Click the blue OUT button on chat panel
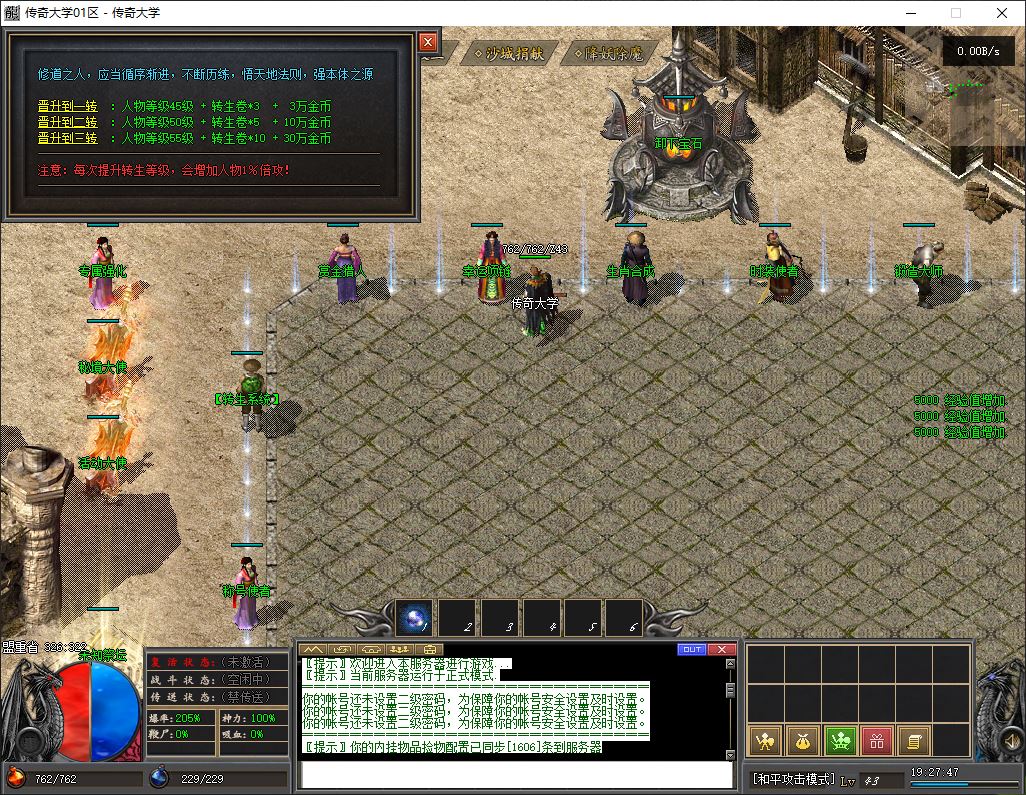This screenshot has width=1026, height=795. 692,649
